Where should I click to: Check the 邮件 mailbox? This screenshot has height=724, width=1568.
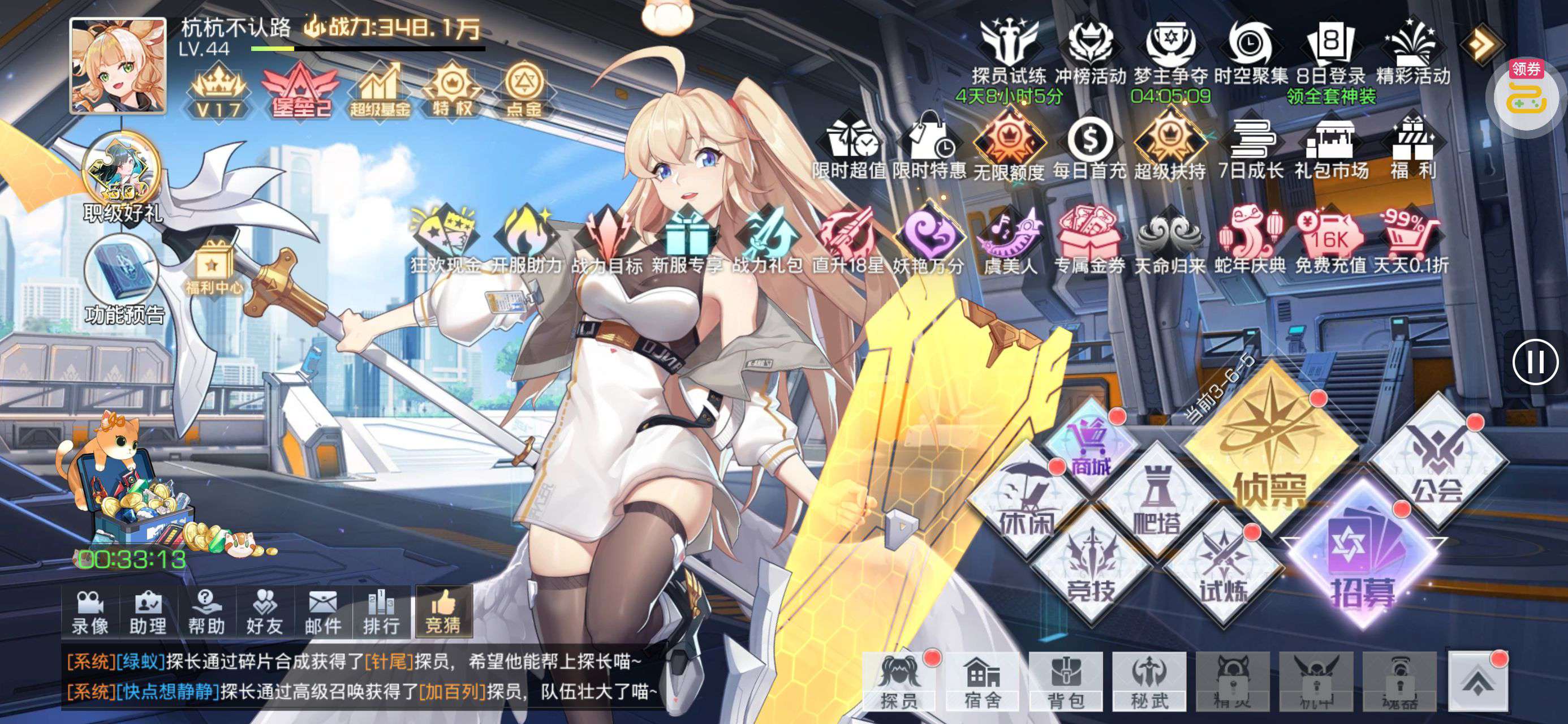coord(323,612)
